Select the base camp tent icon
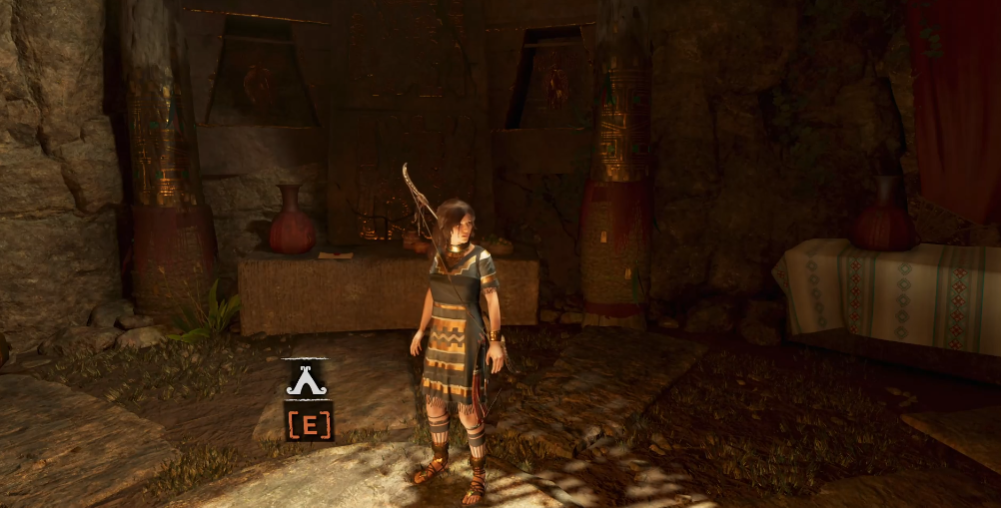 (x=306, y=379)
